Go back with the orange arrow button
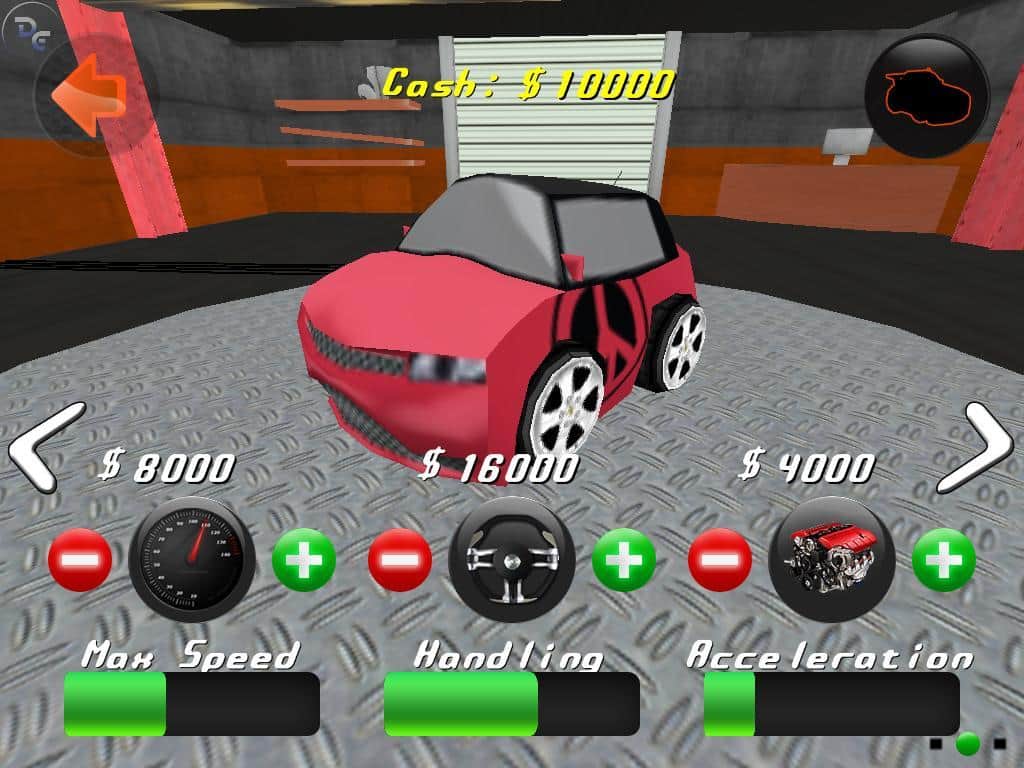 click(91, 95)
